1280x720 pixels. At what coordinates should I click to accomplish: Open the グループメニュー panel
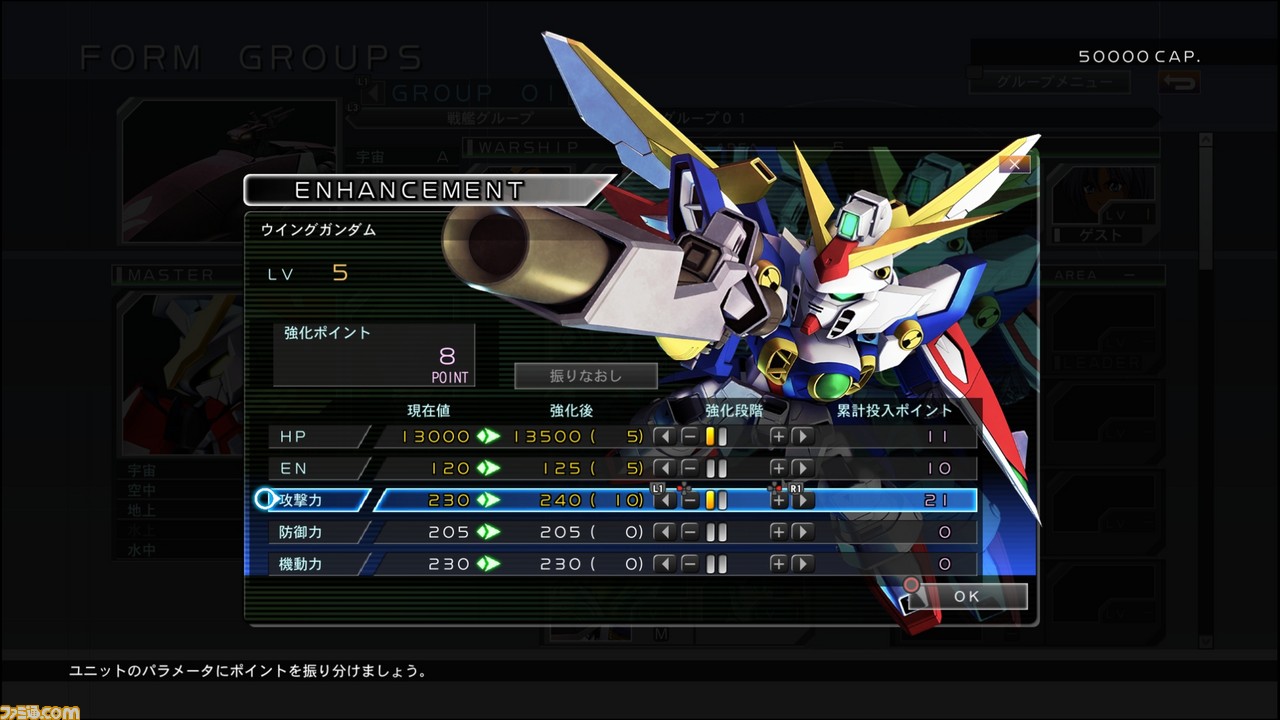click(1049, 83)
